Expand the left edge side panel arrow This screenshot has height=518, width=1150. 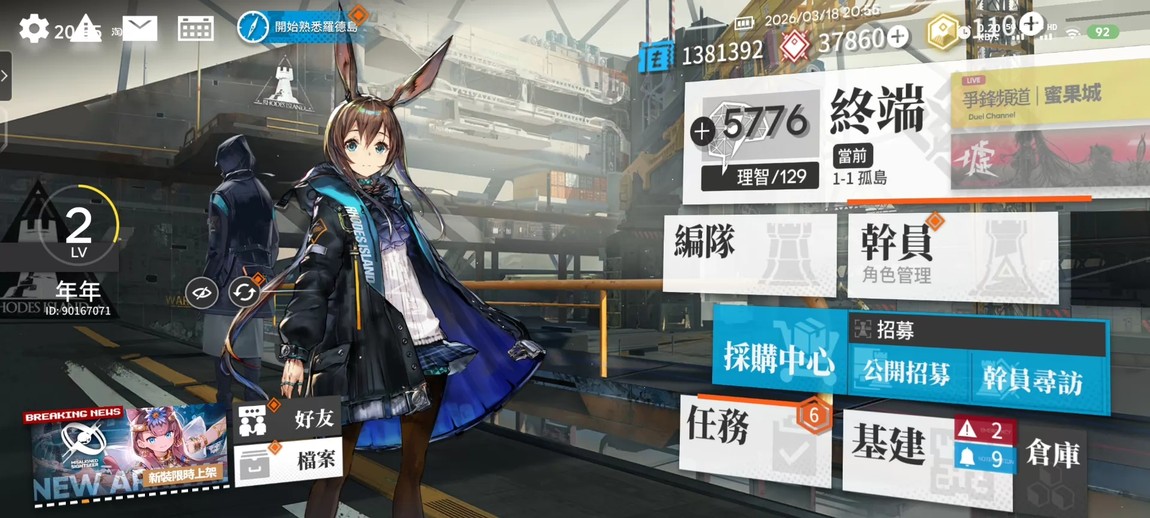click(5, 75)
